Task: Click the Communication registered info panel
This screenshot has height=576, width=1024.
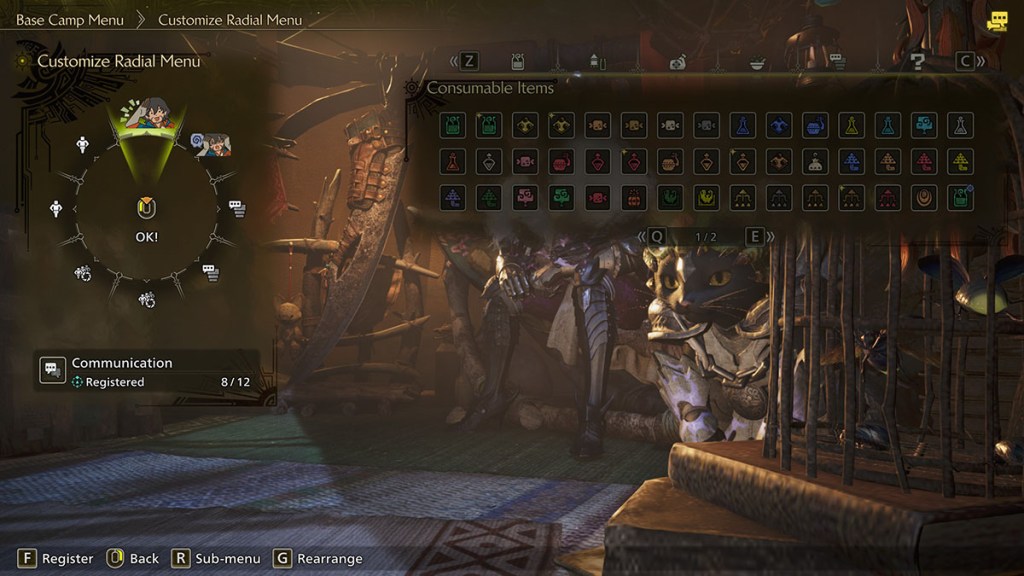Action: (145, 371)
